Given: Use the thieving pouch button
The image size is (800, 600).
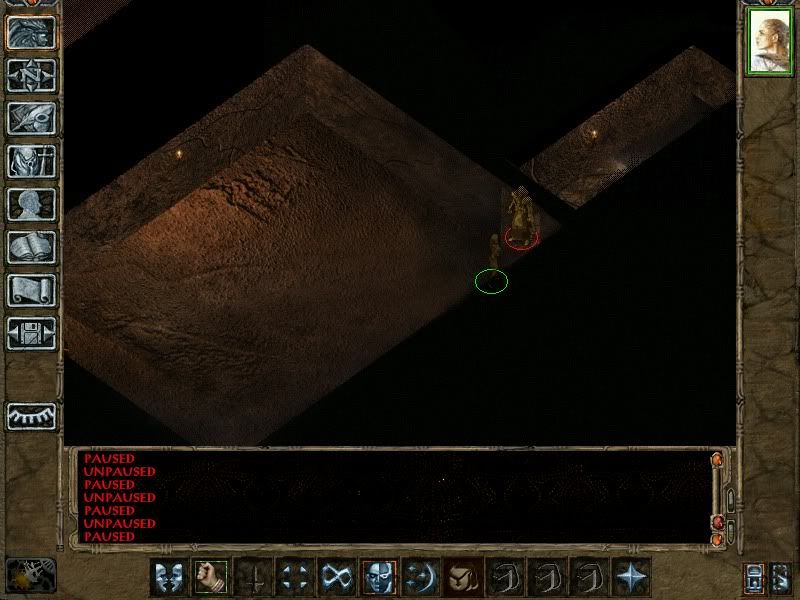Looking at the screenshot, I should click(463, 577).
